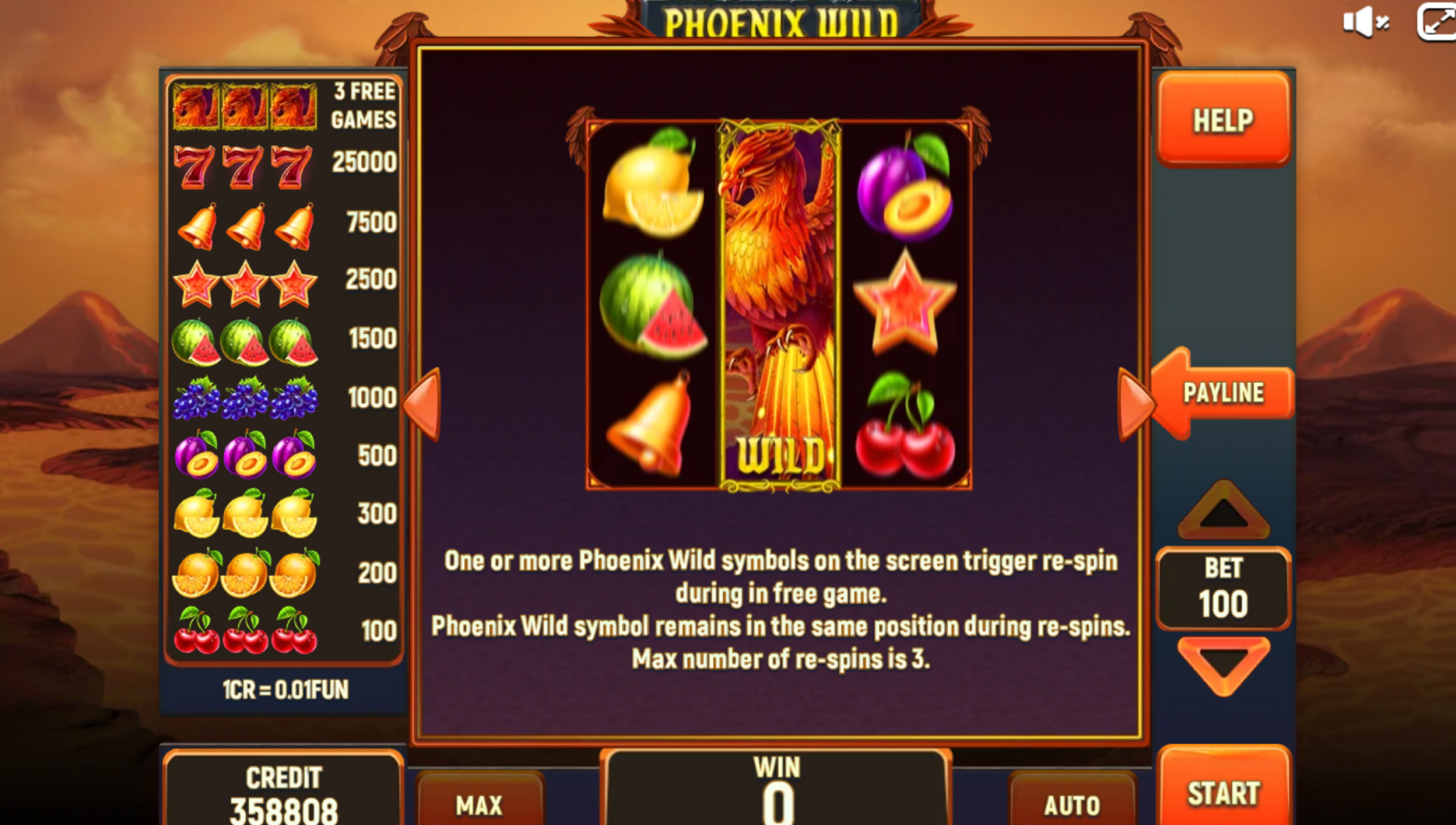Decrease the bet with the down arrow

click(x=1223, y=664)
